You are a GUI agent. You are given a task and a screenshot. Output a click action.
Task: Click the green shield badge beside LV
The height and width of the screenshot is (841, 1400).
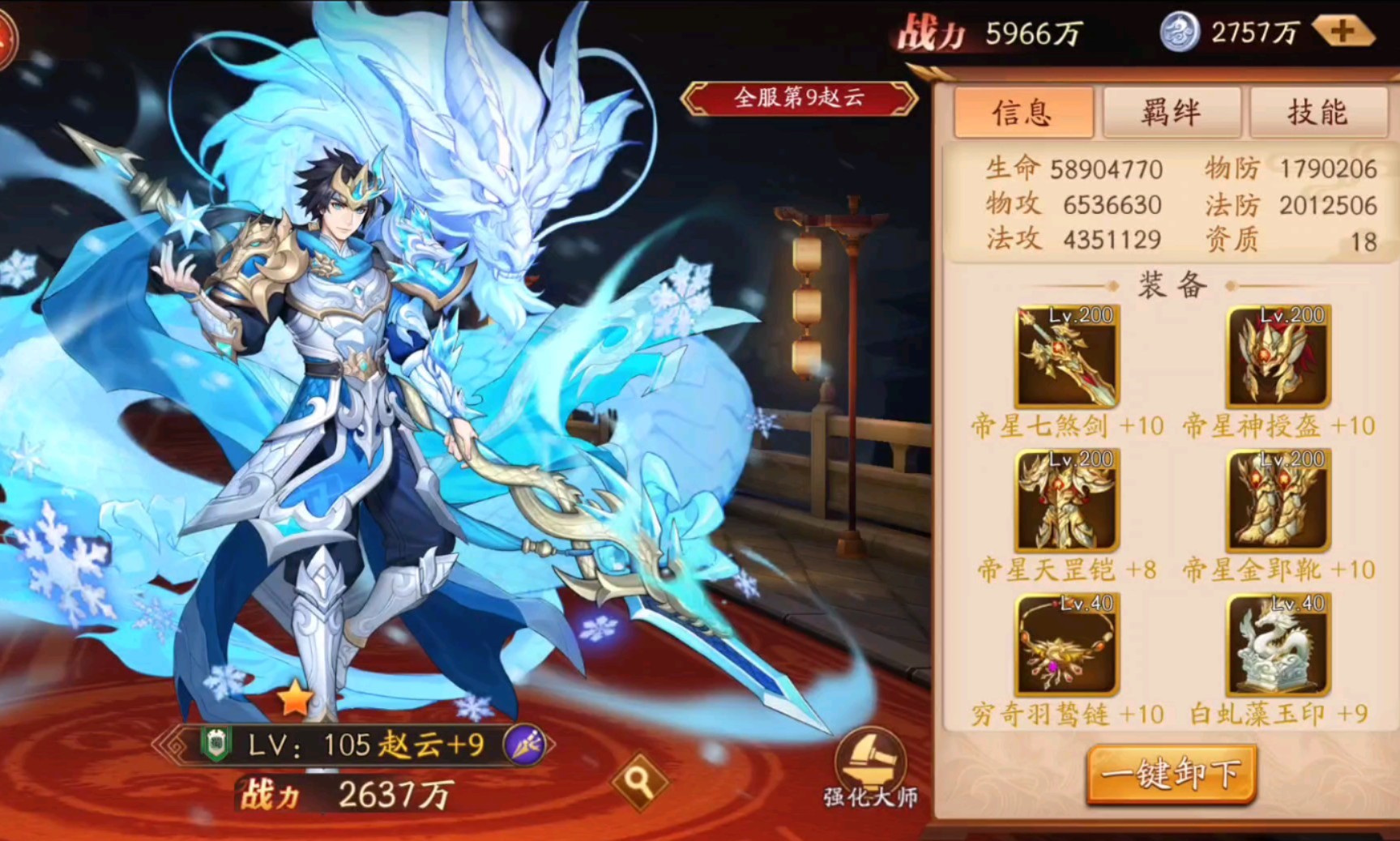[x=216, y=744]
